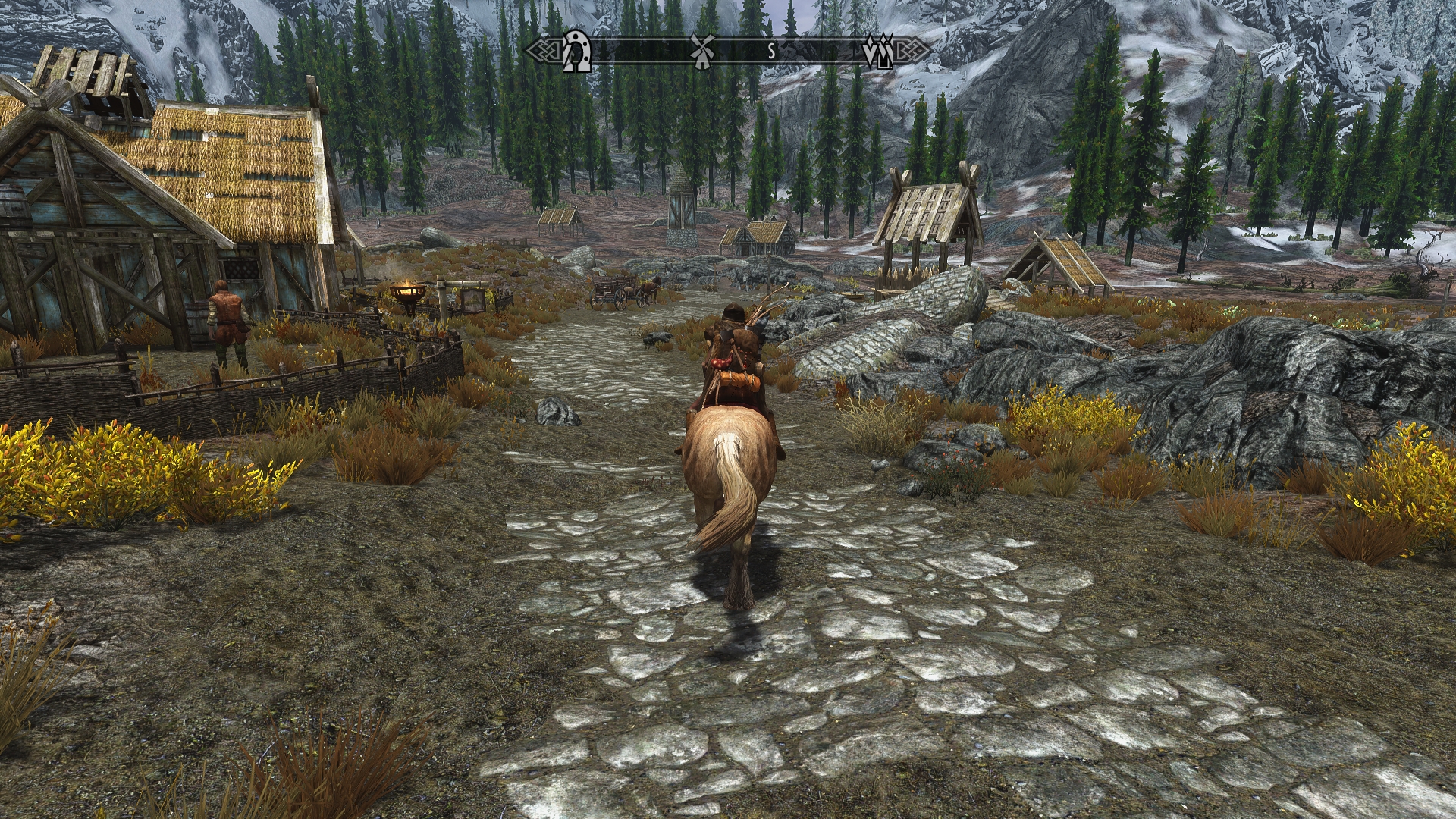Click the horseshoe stable marker on the compass
The height and width of the screenshot is (819, 1456).
click(577, 51)
